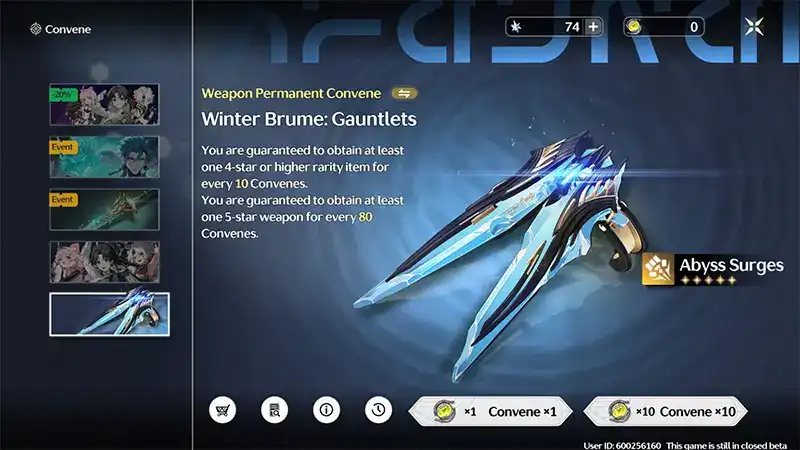This screenshot has width=800, height=450.
Task: View the convene details document icon
Action: [273, 409]
